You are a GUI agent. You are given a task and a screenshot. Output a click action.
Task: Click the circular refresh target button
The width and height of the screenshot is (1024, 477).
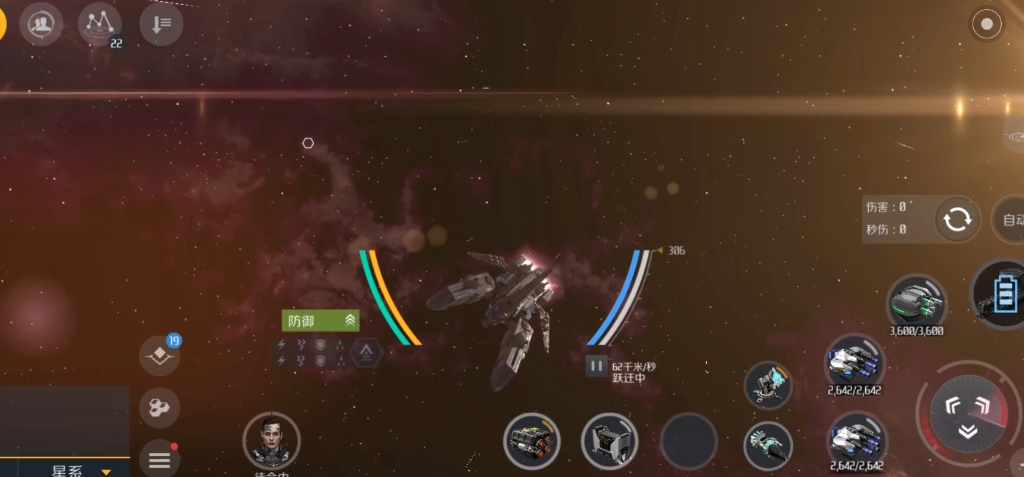coord(956,219)
